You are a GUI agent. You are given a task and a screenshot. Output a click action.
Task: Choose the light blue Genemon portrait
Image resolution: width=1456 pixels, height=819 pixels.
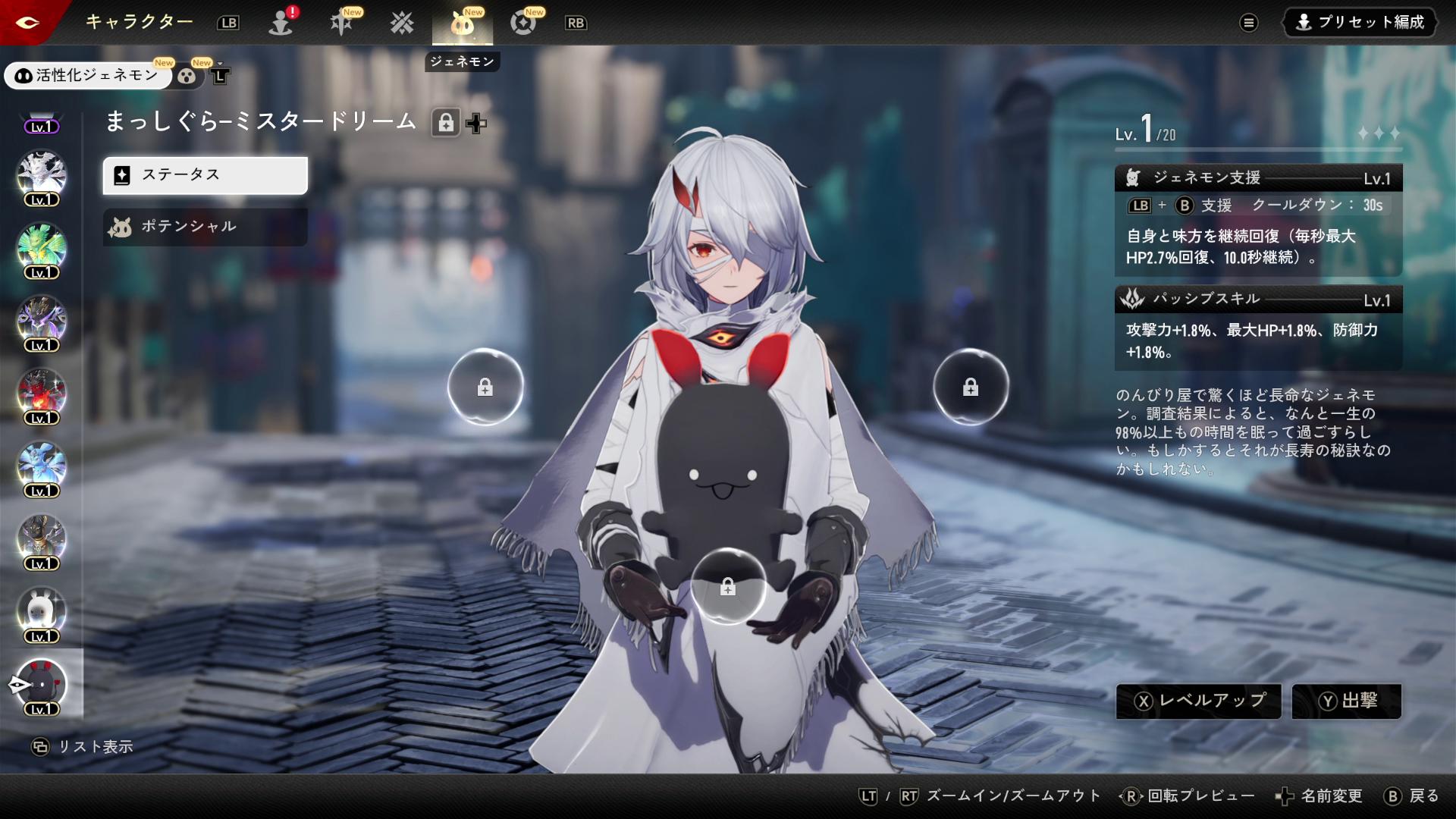(42, 466)
